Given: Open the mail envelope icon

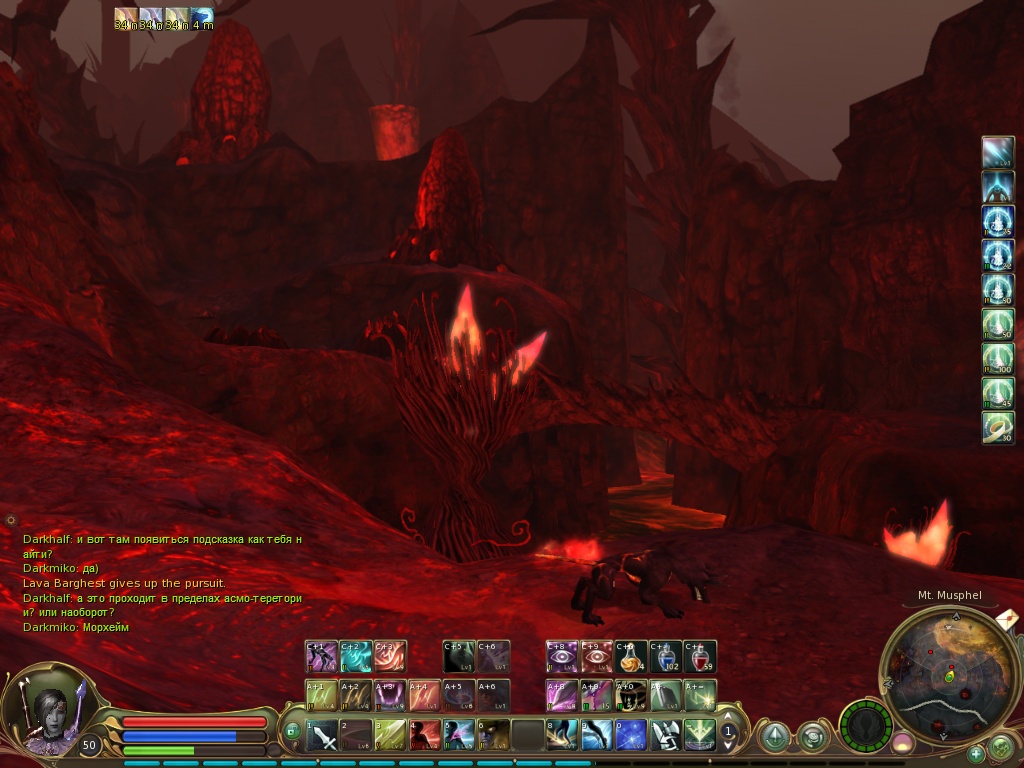Looking at the screenshot, I should (1008, 619).
